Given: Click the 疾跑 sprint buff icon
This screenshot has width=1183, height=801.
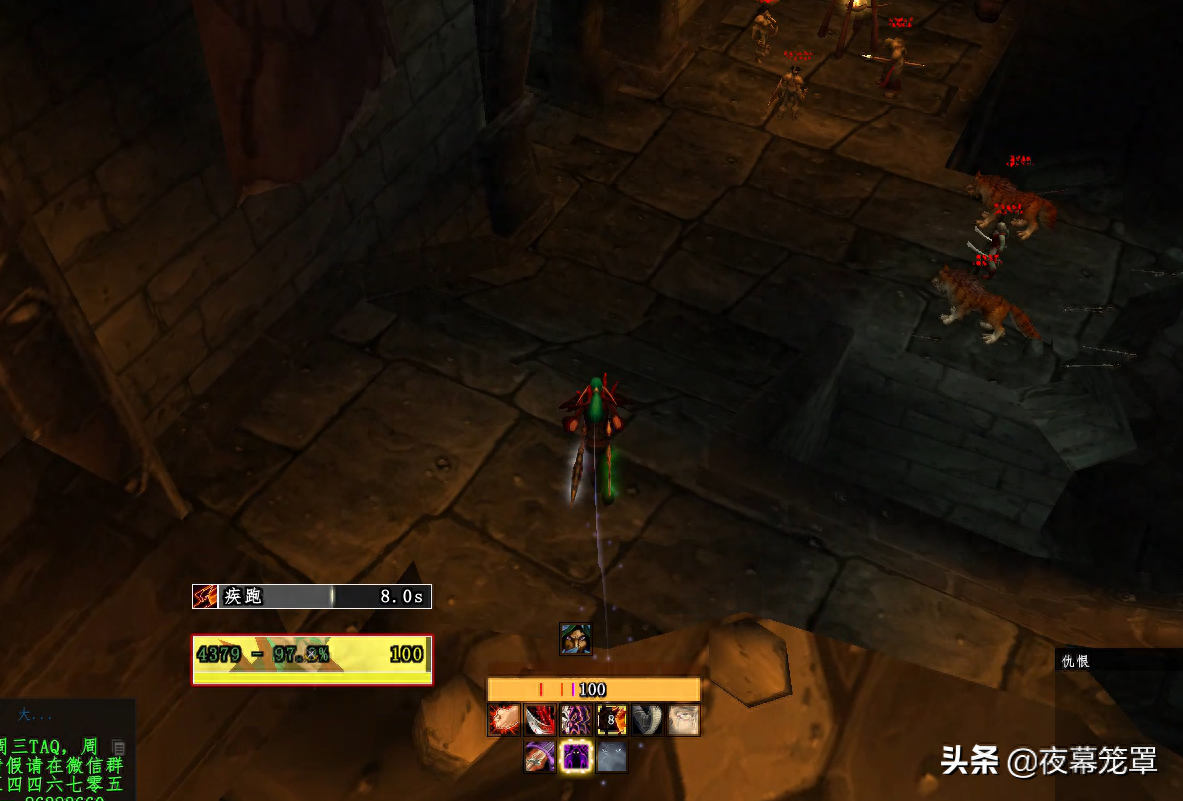Looking at the screenshot, I should [205, 596].
